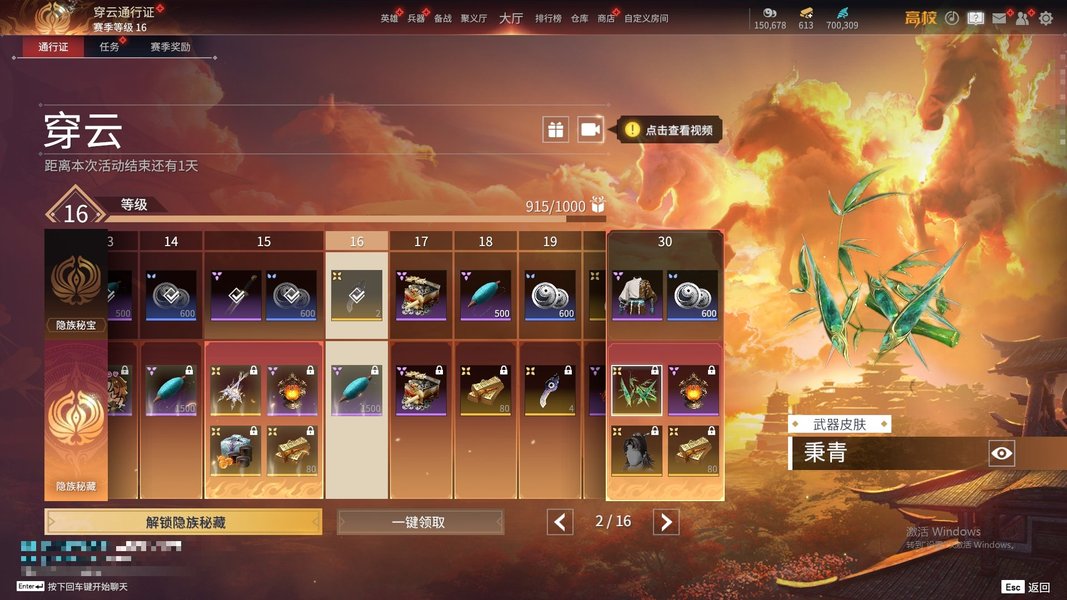1067x600 pixels.
Task: Play the battle pass preview video
Action: 590,129
